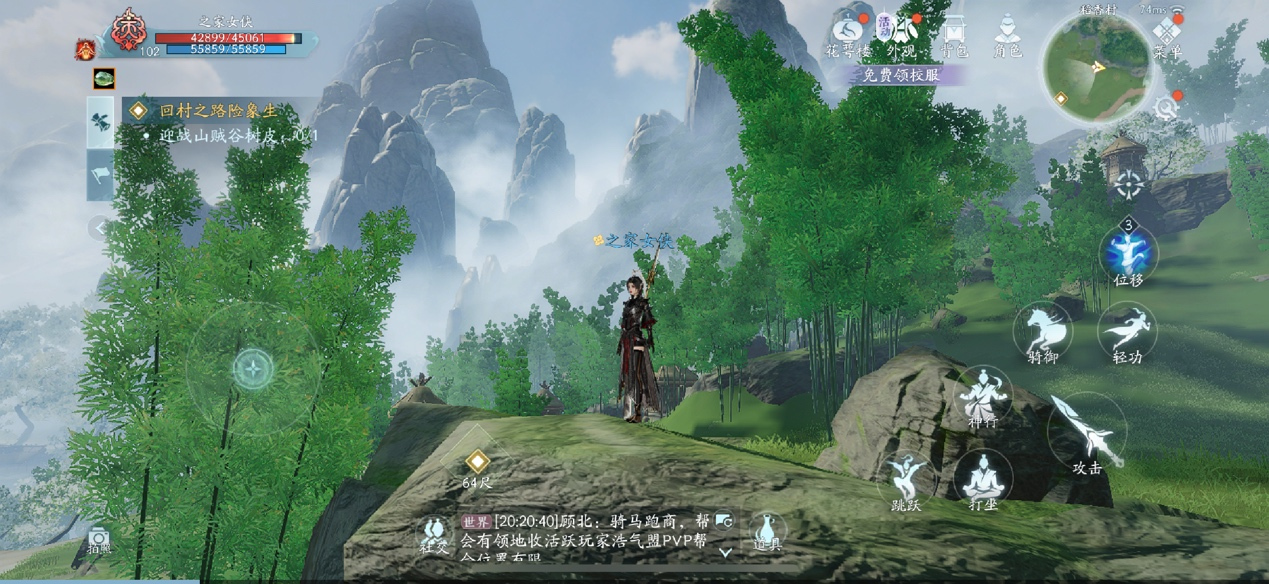The image size is (1269, 584).
Task: Claim the 免费领校服 free uniform banner
Action: [x=902, y=75]
